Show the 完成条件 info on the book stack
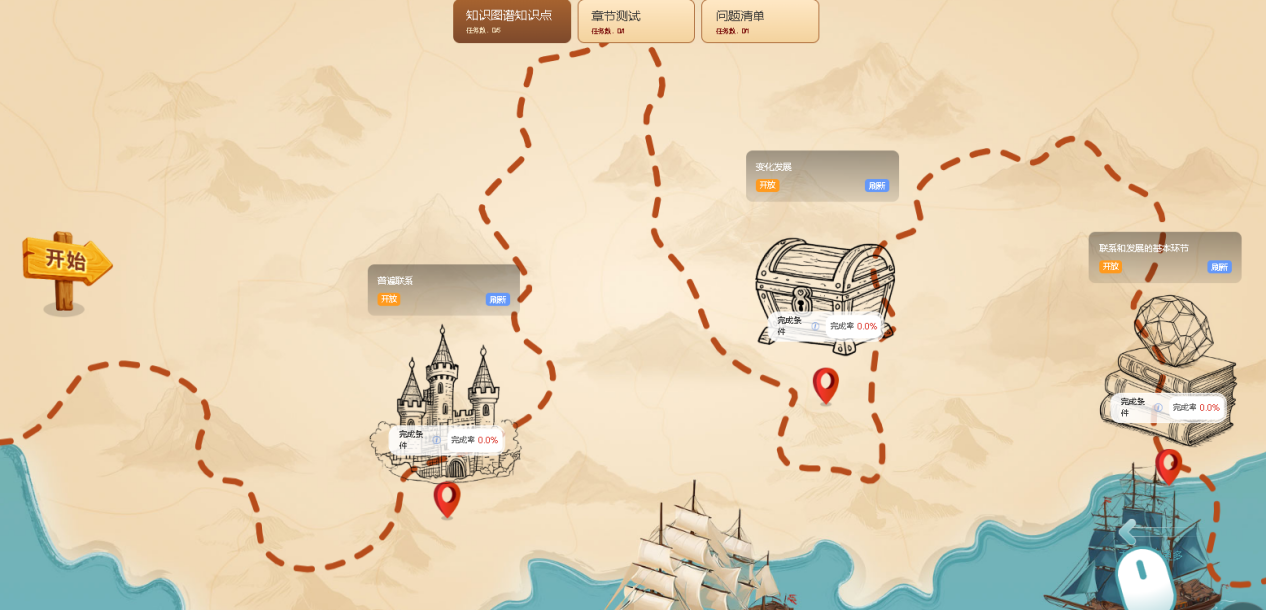This screenshot has width=1266, height=610. click(x=1158, y=408)
